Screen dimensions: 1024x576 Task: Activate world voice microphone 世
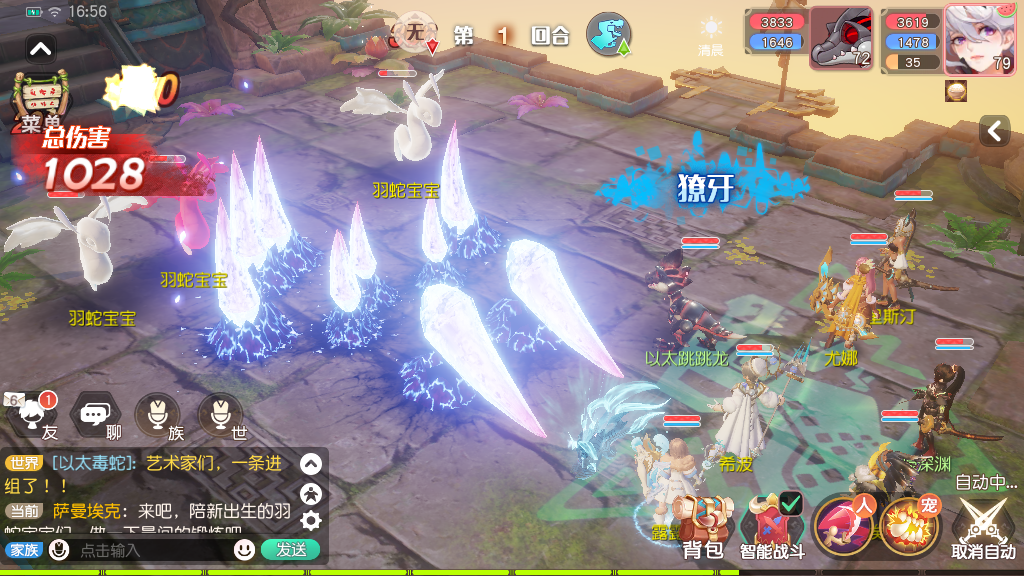click(220, 414)
